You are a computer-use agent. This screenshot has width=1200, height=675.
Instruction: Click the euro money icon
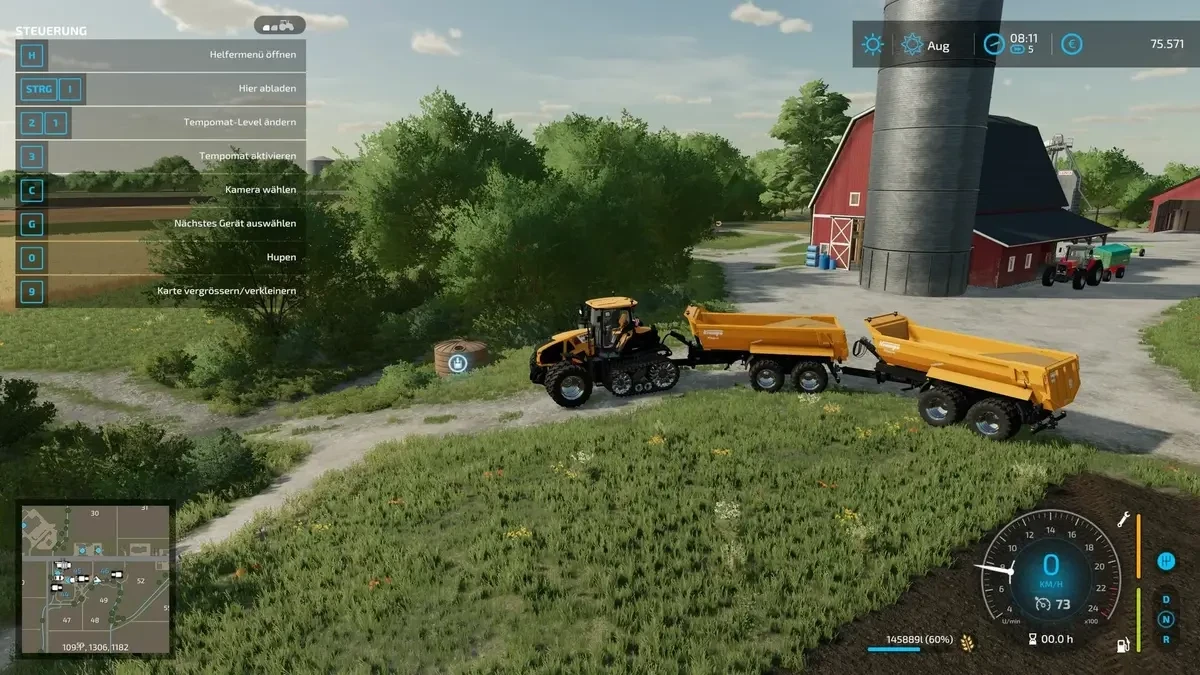coord(1071,44)
